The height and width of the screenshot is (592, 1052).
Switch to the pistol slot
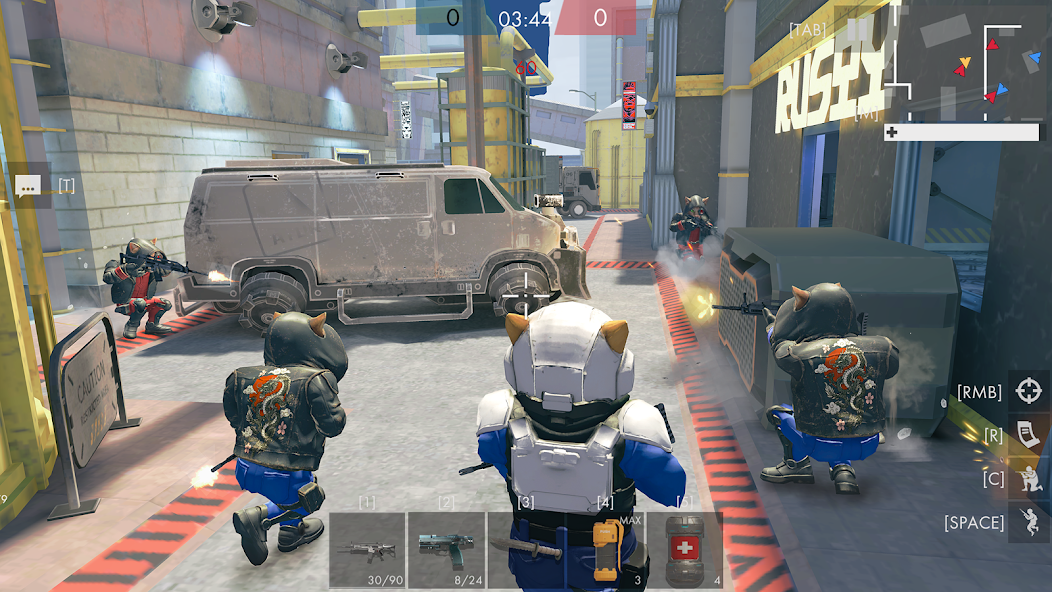(446, 549)
